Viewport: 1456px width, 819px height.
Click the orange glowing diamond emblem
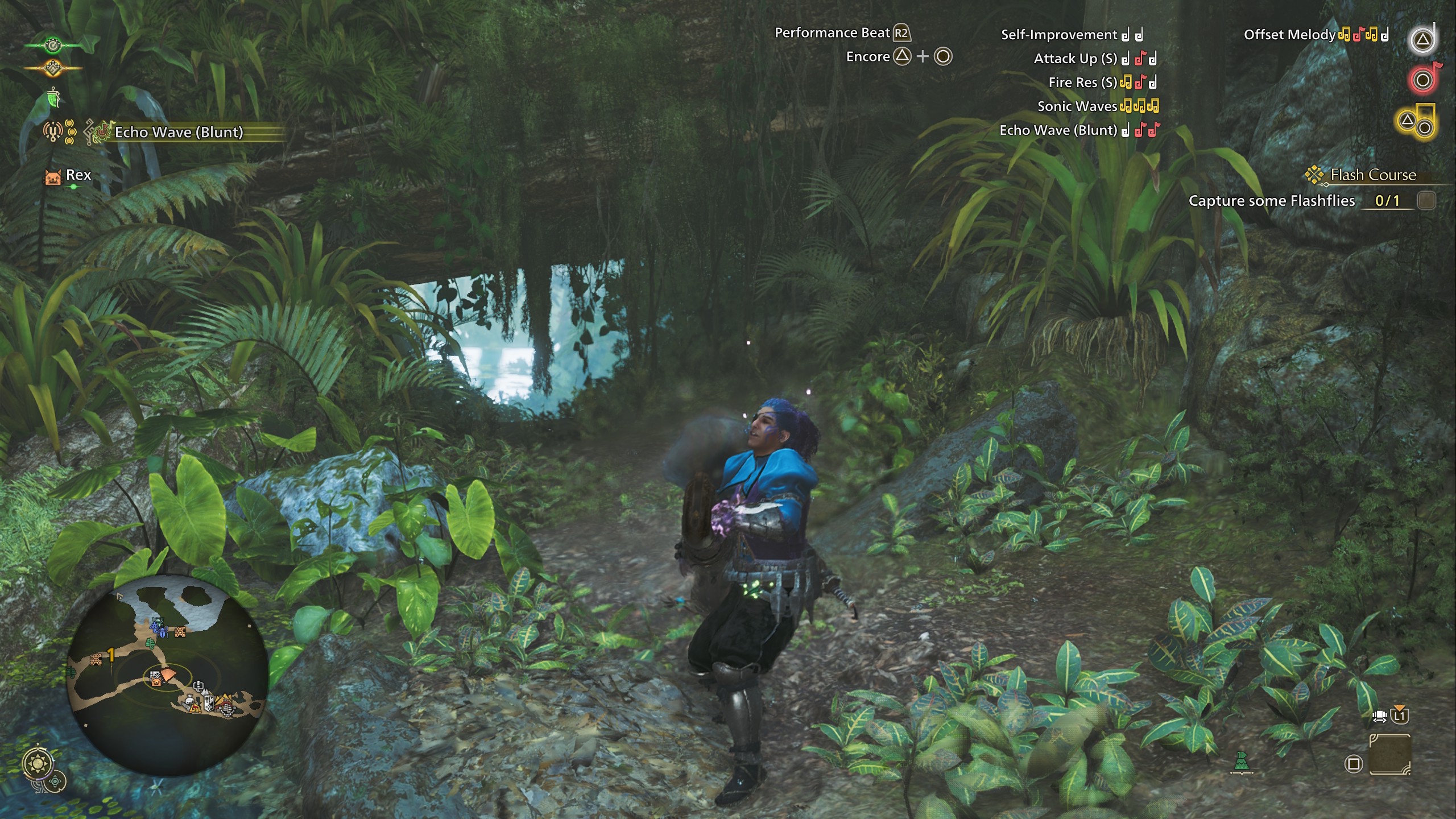click(53, 68)
